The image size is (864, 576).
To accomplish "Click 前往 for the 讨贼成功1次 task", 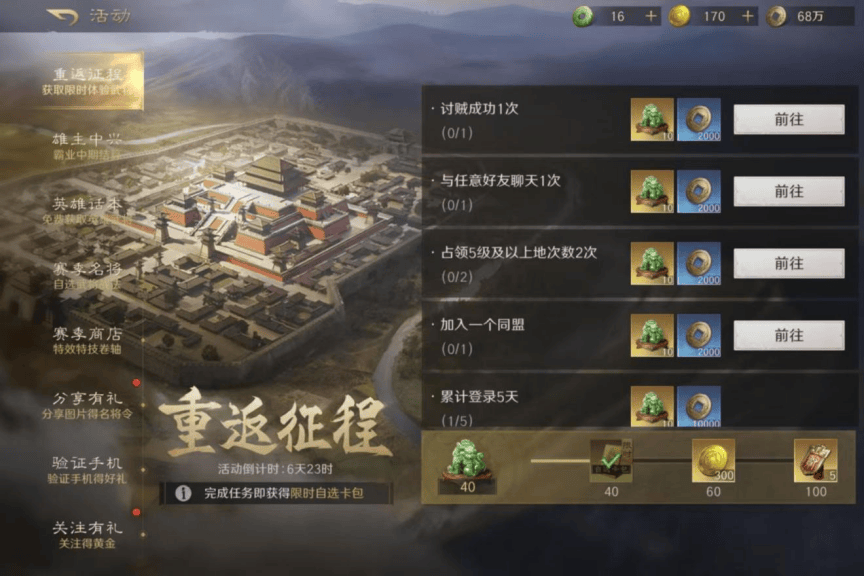I will [788, 119].
